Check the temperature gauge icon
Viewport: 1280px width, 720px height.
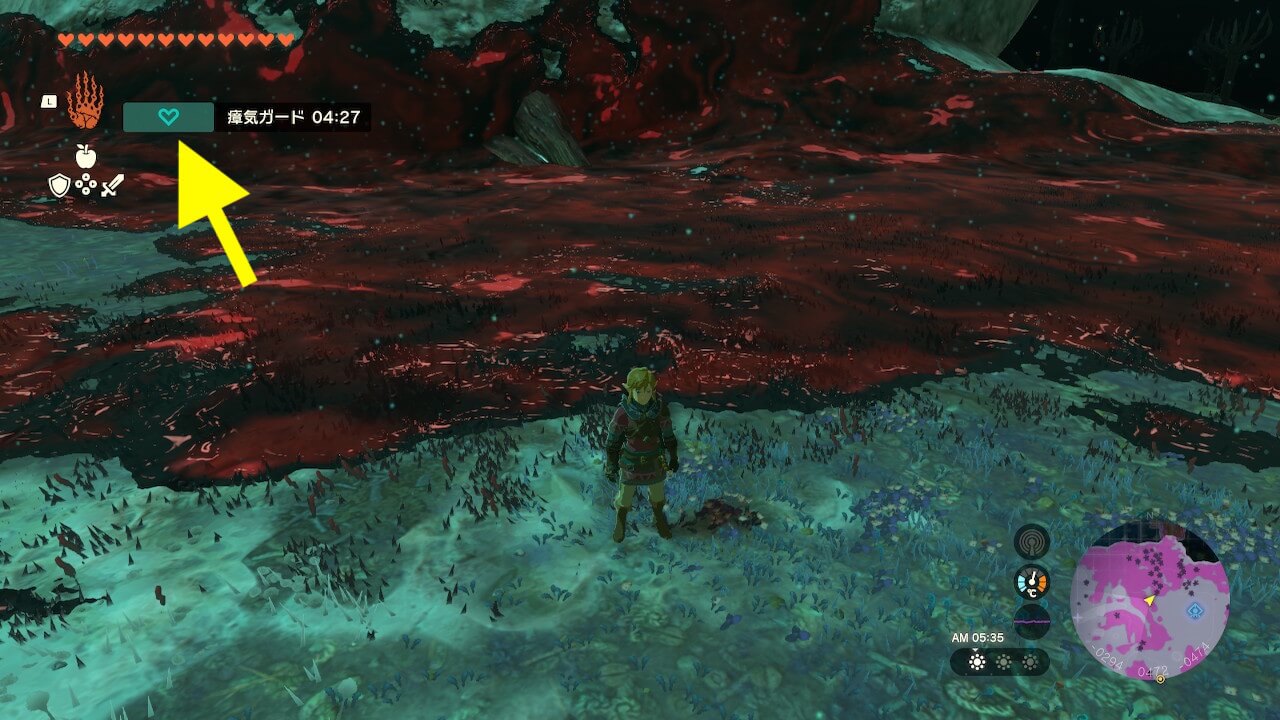click(x=1031, y=582)
